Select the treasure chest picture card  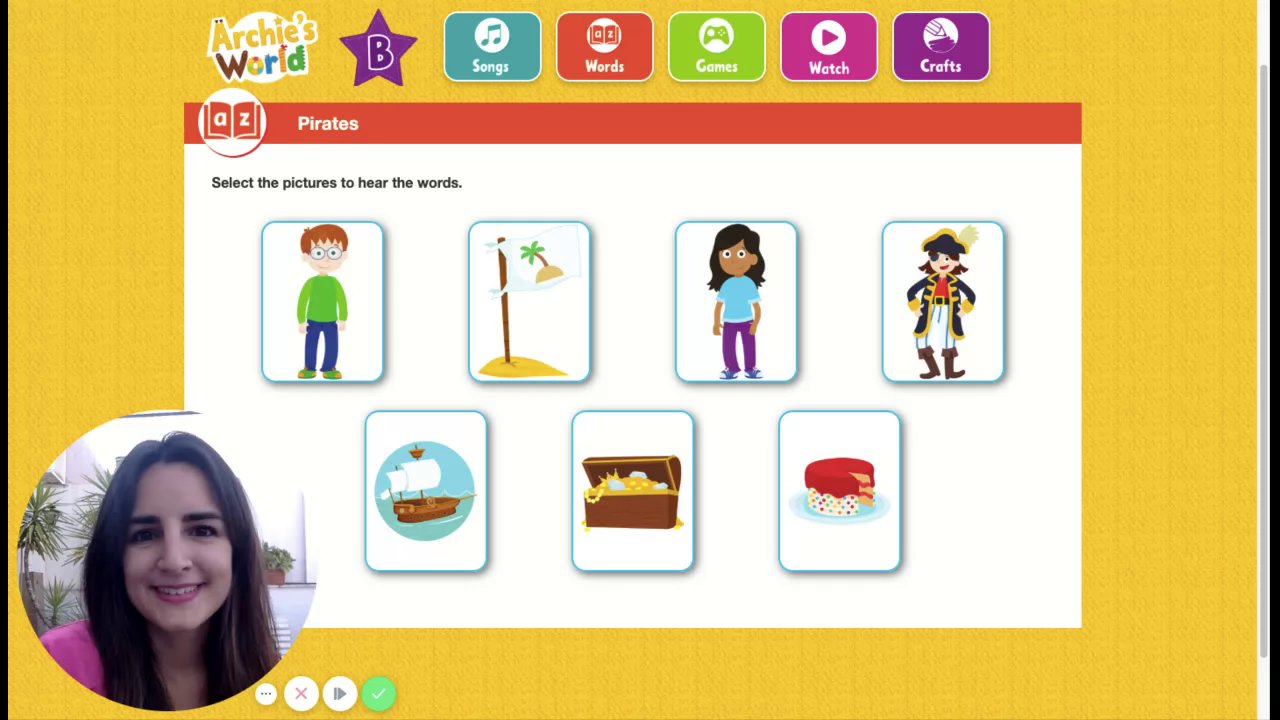(633, 491)
